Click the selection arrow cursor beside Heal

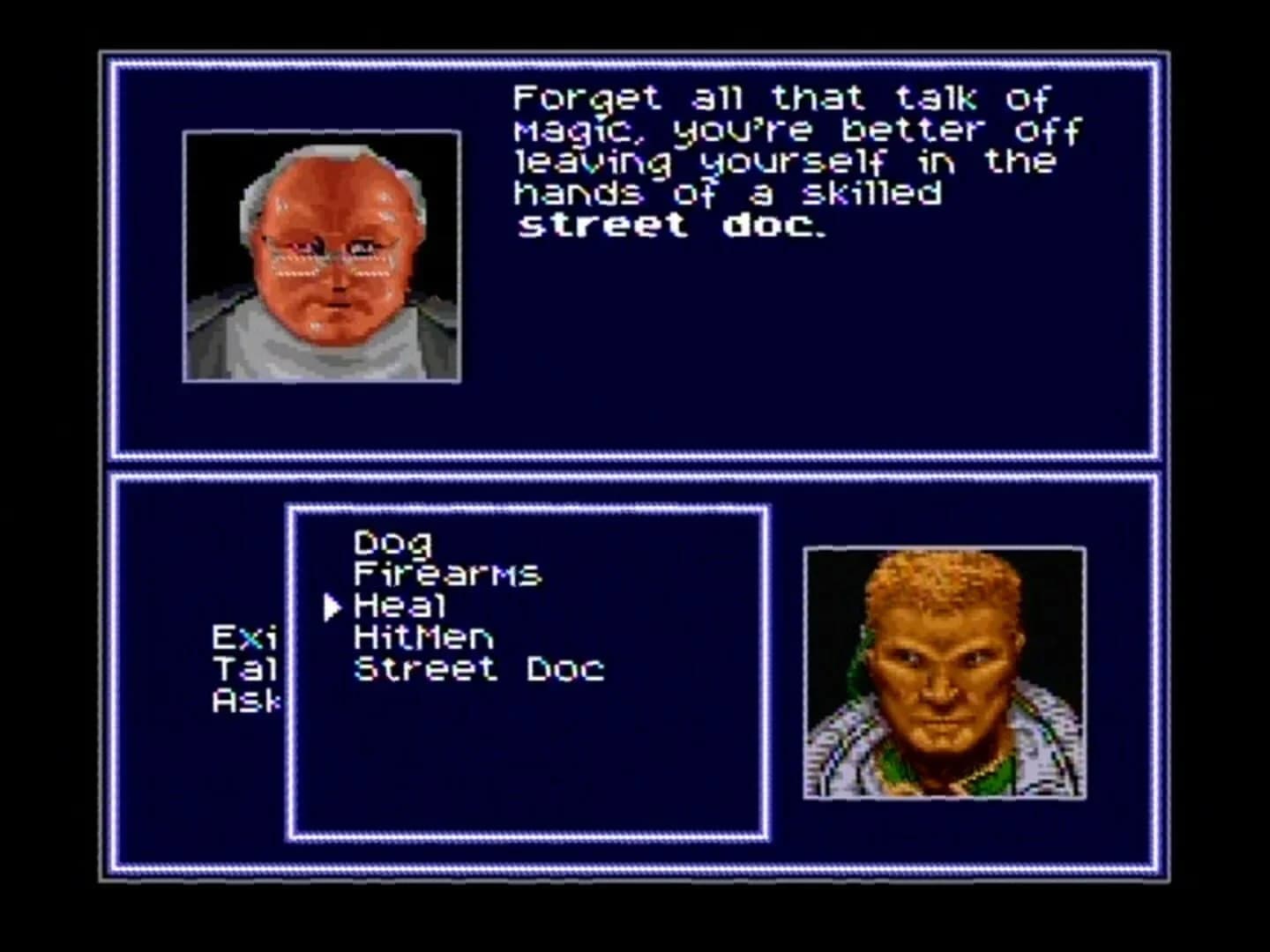point(332,605)
